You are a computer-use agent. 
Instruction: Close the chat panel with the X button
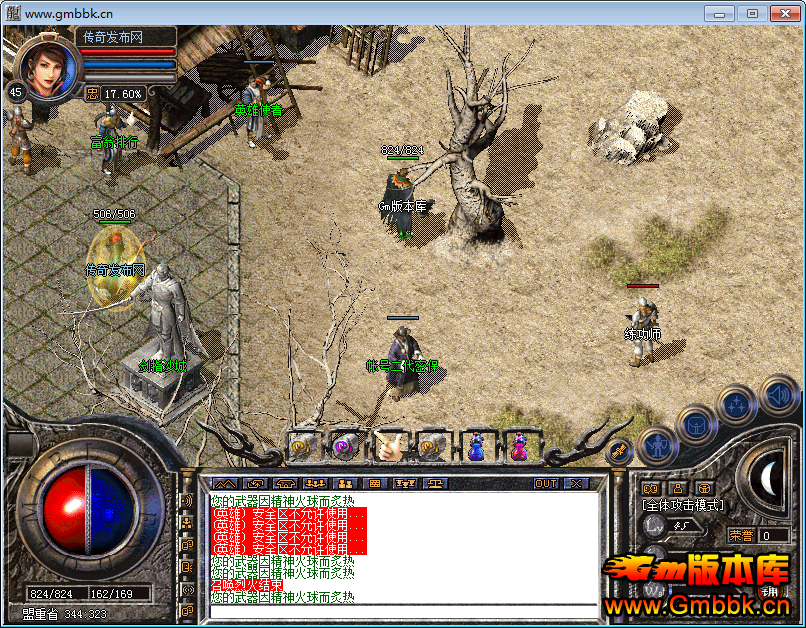576,484
